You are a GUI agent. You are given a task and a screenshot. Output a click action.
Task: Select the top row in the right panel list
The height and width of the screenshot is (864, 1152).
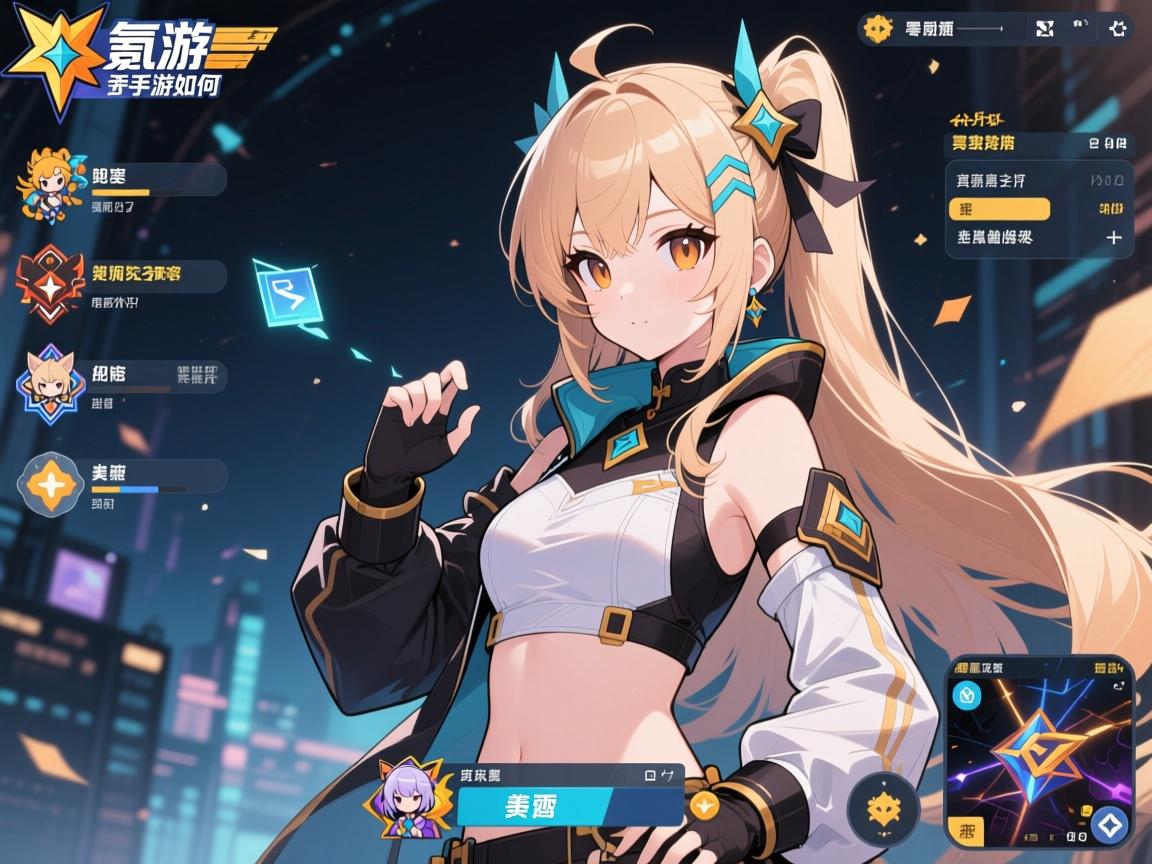click(x=1039, y=181)
